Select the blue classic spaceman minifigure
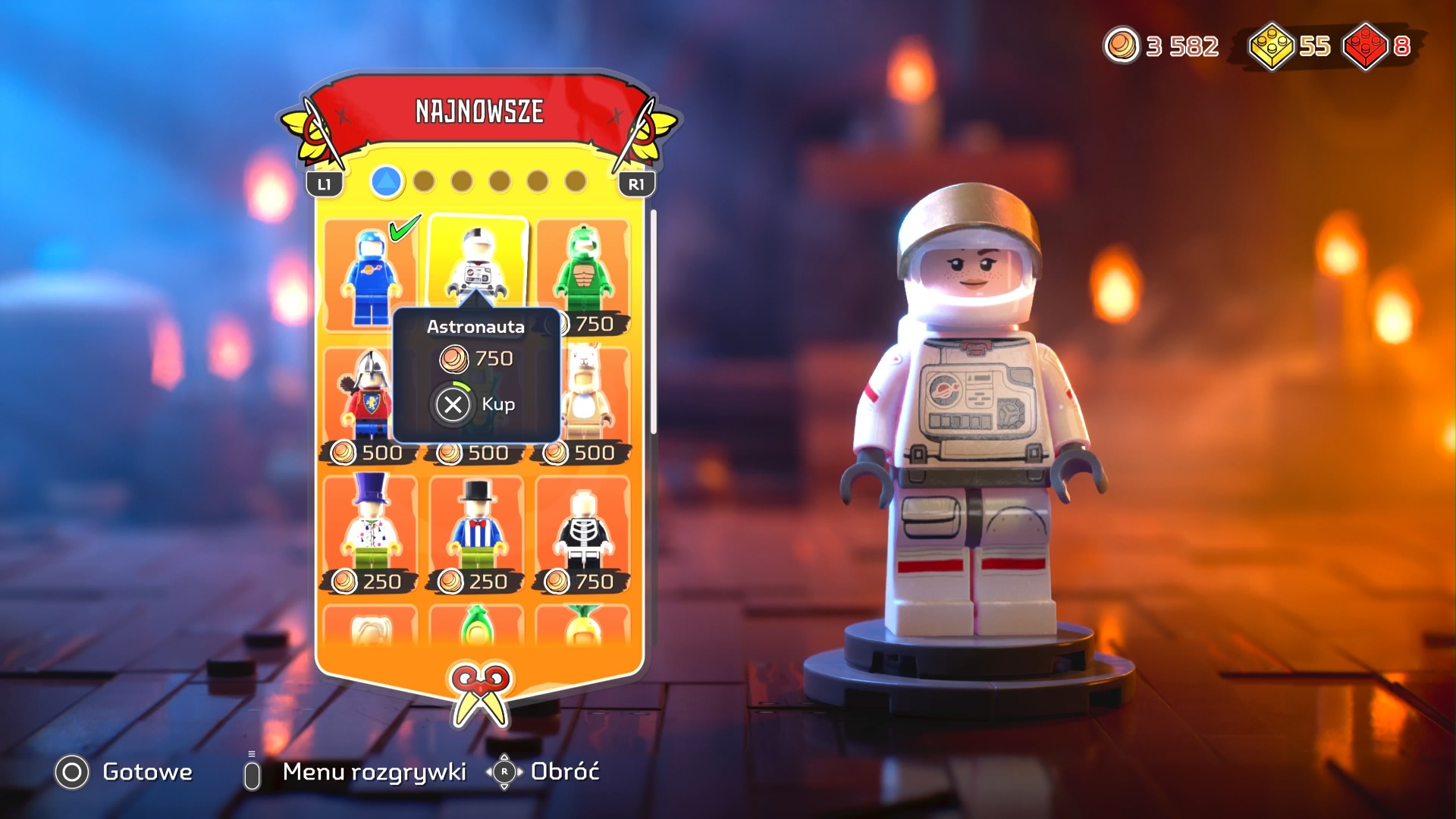The image size is (1456, 819). pyautogui.click(x=369, y=275)
